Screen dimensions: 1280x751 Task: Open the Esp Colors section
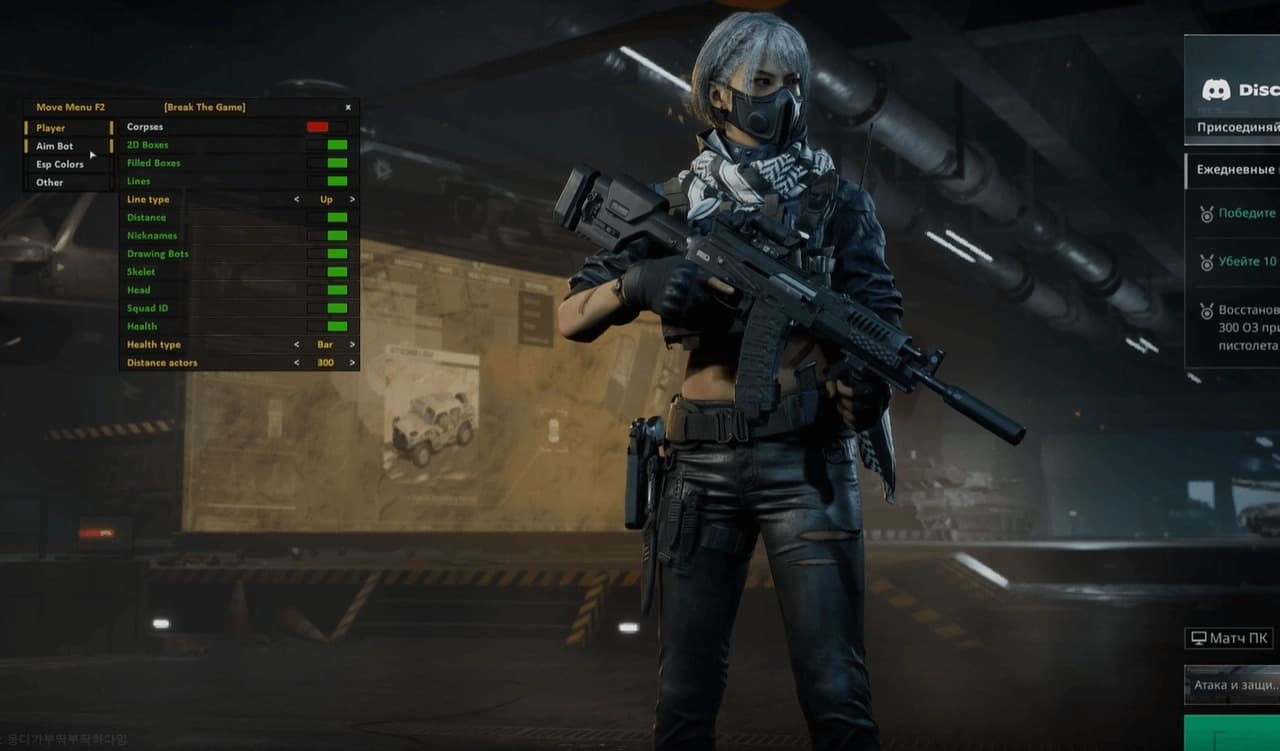tap(60, 164)
